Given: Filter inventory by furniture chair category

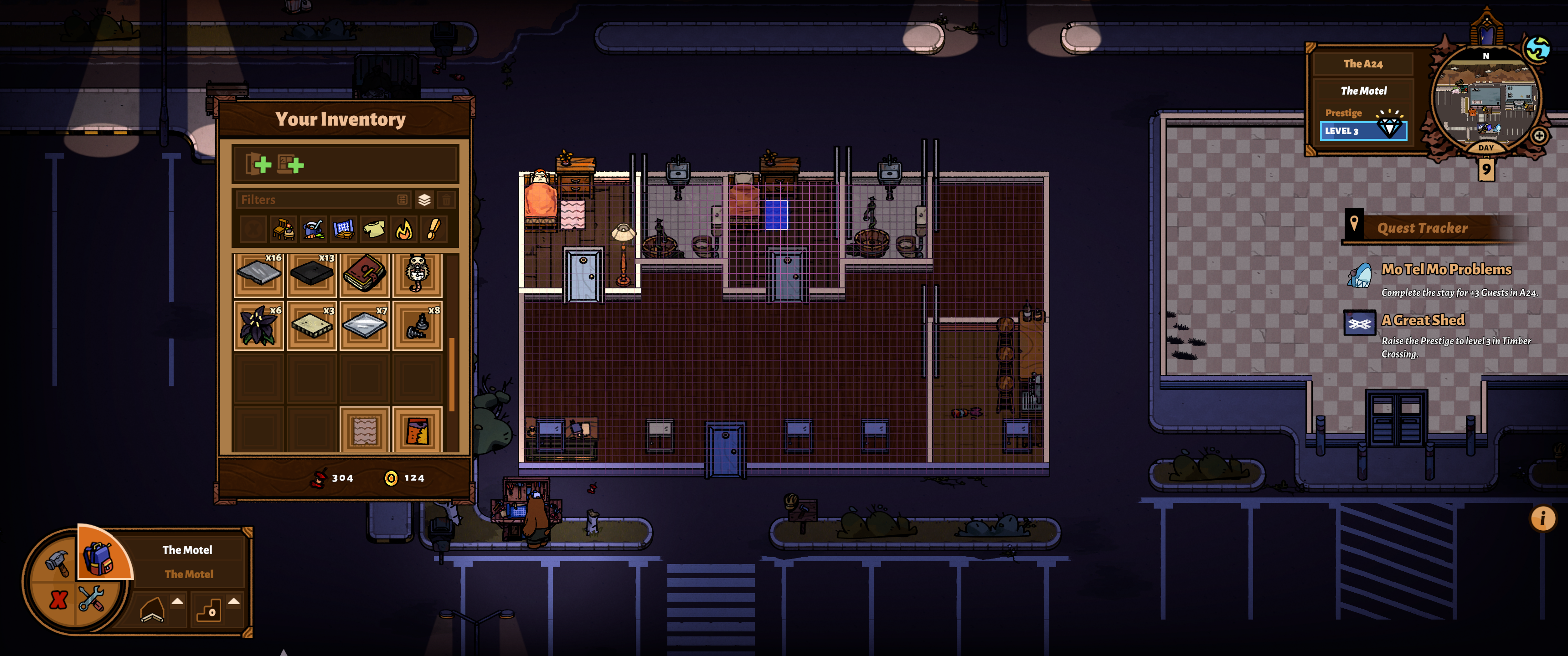Looking at the screenshot, I should click(284, 230).
